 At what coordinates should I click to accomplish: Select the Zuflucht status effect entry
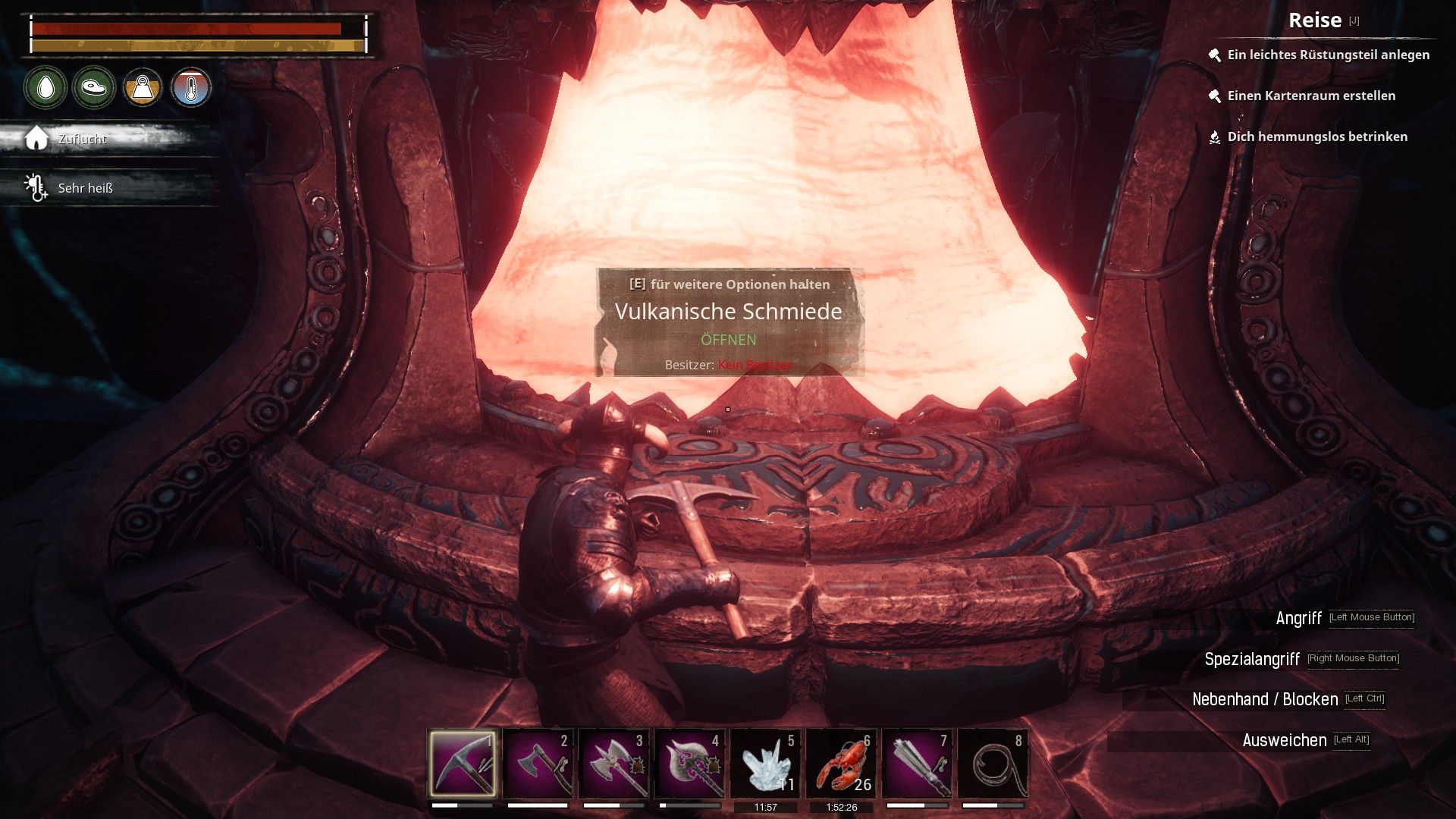(82, 139)
